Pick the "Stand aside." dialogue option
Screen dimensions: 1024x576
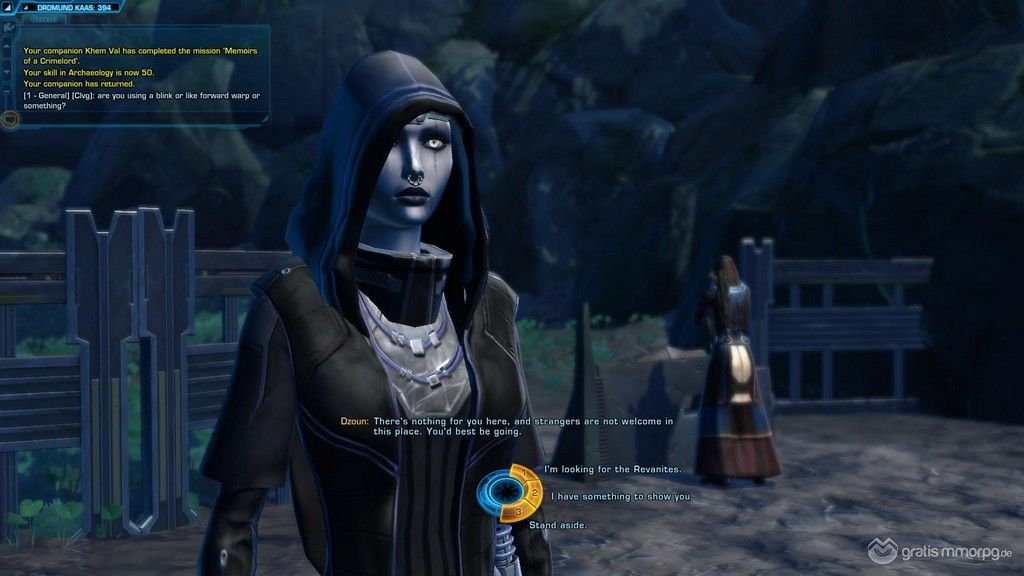pos(557,524)
